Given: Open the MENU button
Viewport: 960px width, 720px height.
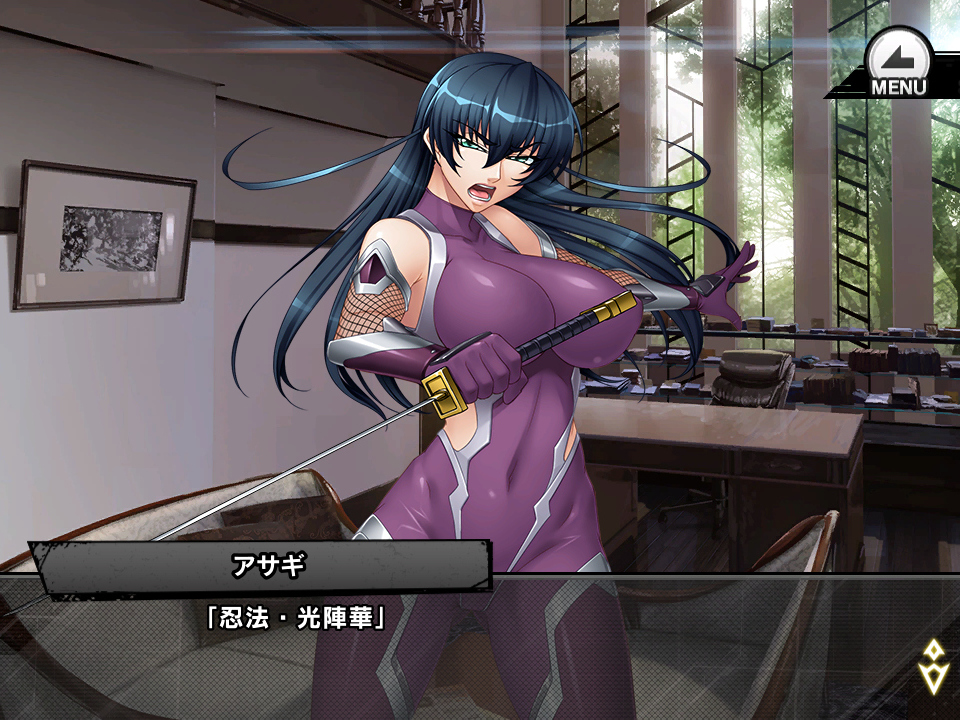Looking at the screenshot, I should coord(897,64).
